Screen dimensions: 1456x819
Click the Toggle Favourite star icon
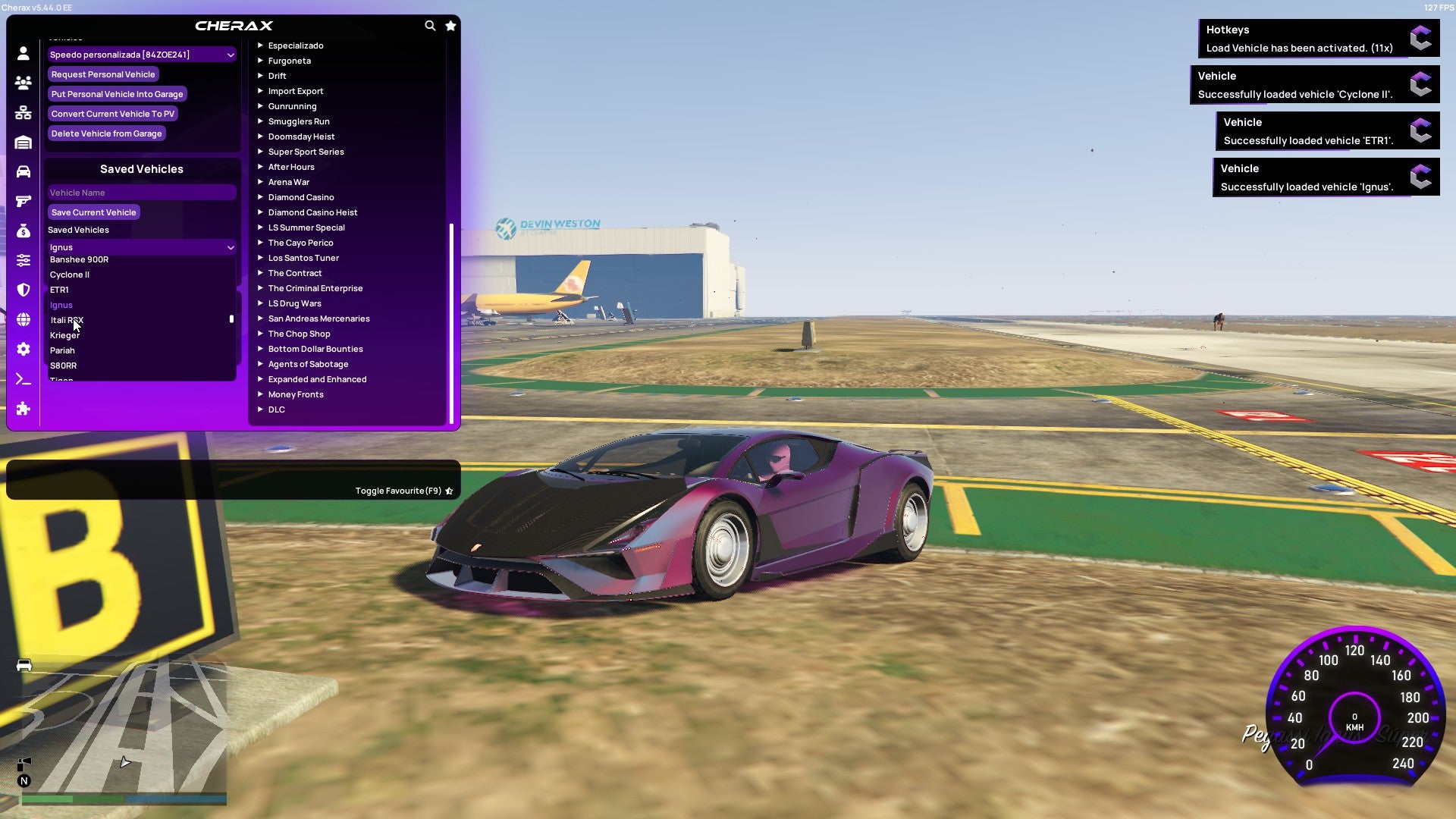click(x=447, y=491)
